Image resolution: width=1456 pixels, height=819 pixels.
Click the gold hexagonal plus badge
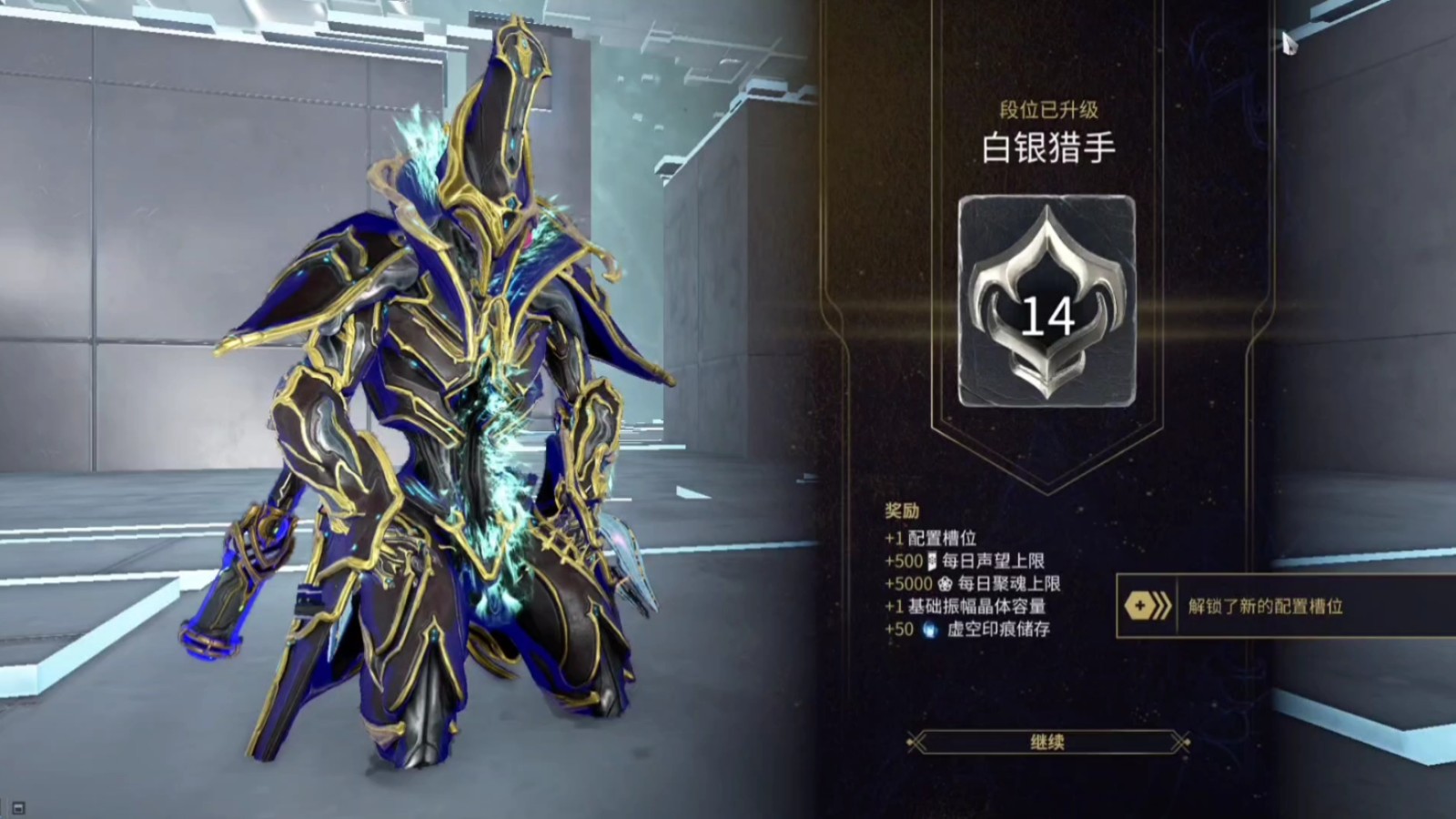tap(1139, 606)
